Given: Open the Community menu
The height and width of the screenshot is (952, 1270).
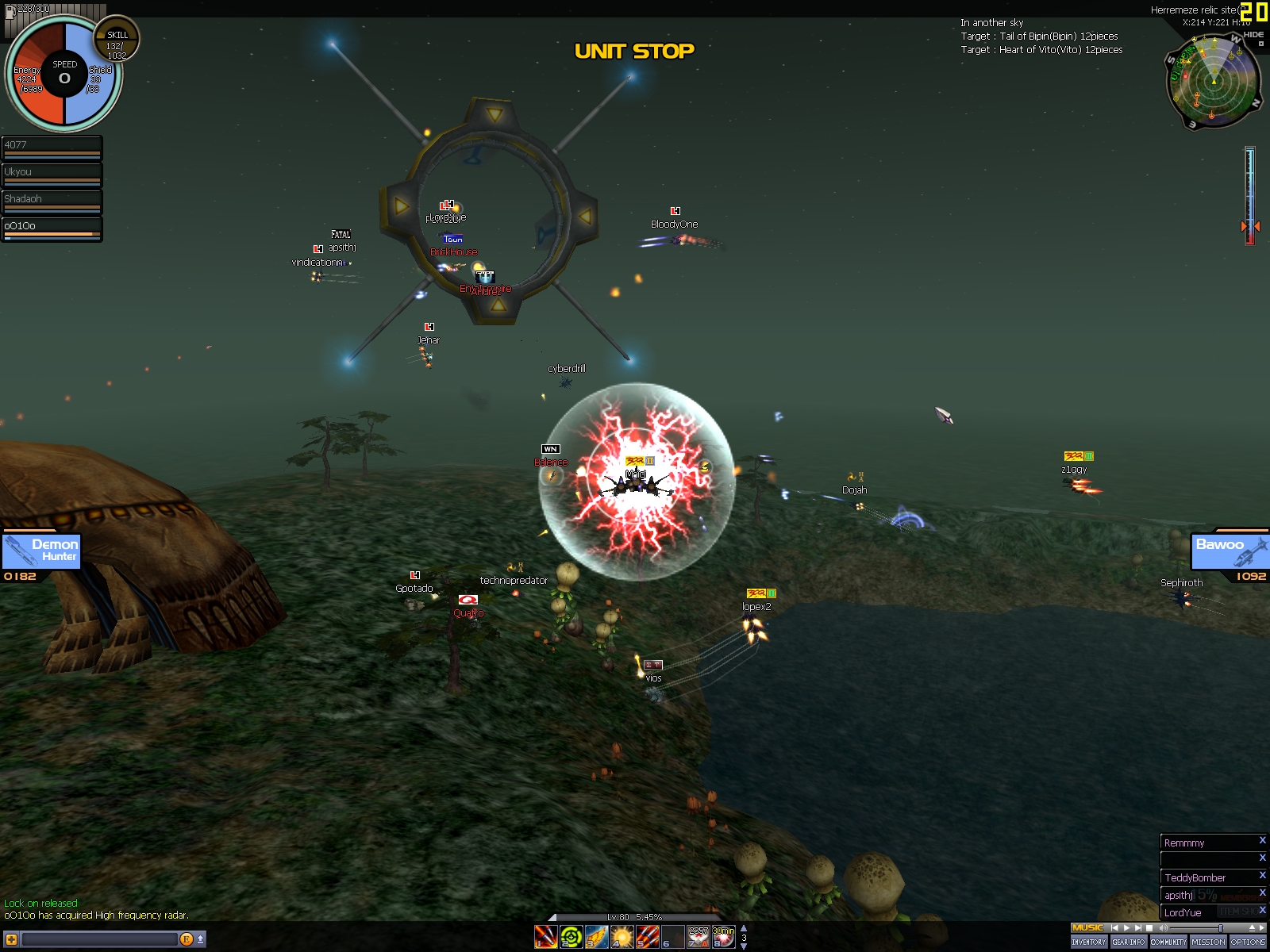Looking at the screenshot, I should pyautogui.click(x=1168, y=942).
